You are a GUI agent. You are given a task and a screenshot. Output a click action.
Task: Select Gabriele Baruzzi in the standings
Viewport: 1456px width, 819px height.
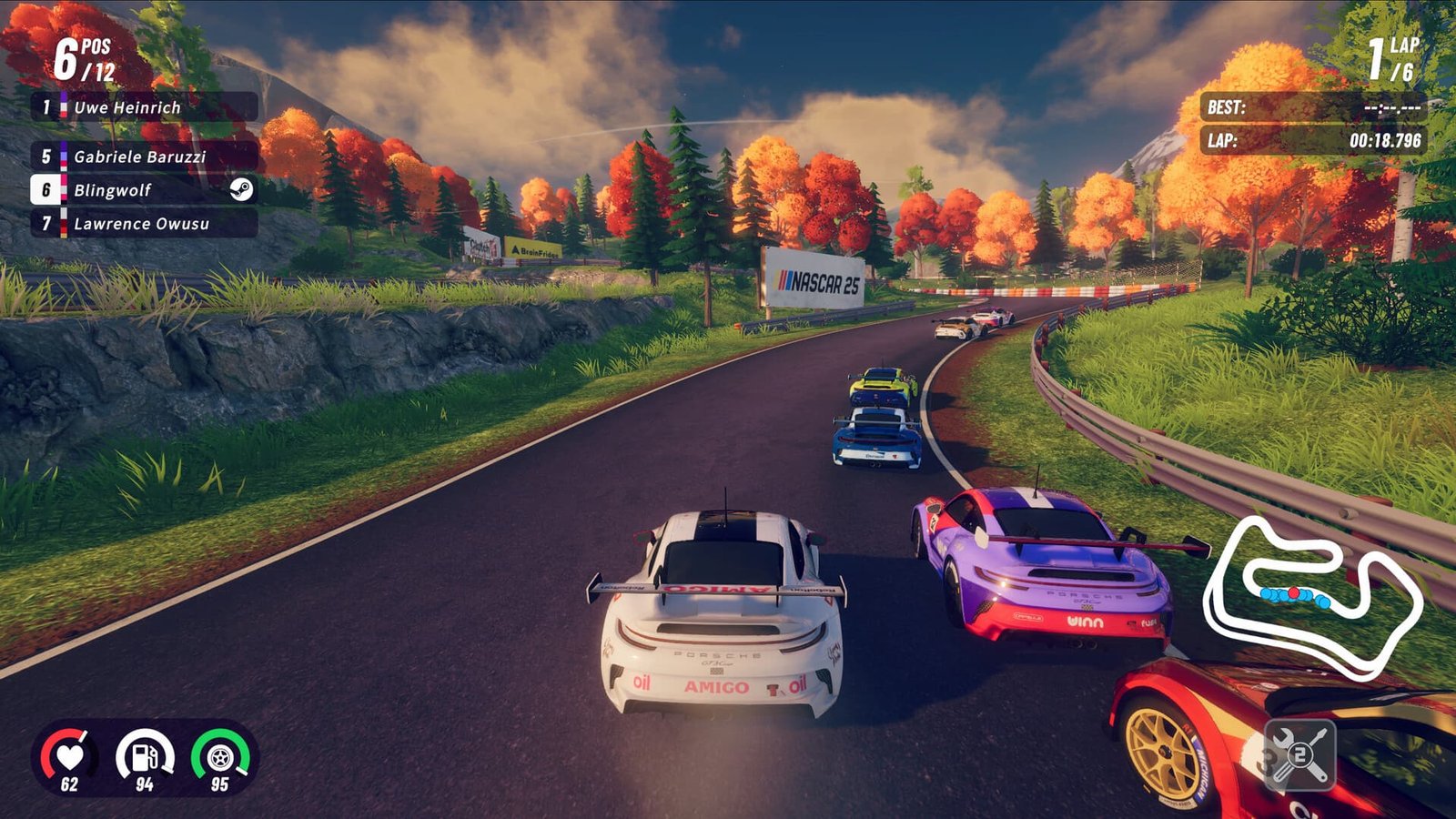pyautogui.click(x=141, y=157)
